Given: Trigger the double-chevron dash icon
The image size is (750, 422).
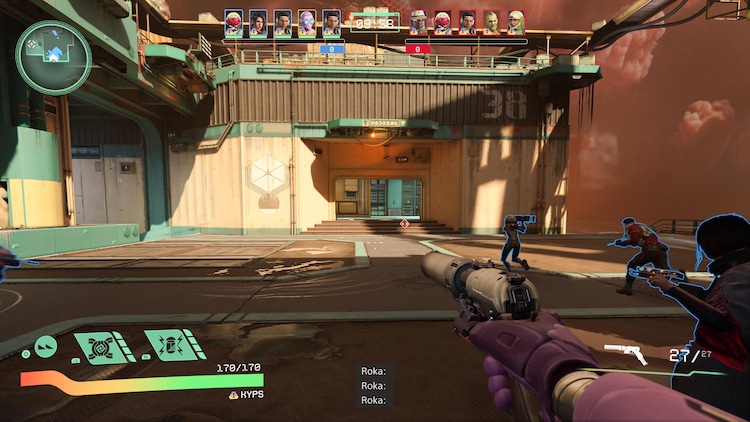Looking at the screenshot, I should [x=45, y=347].
